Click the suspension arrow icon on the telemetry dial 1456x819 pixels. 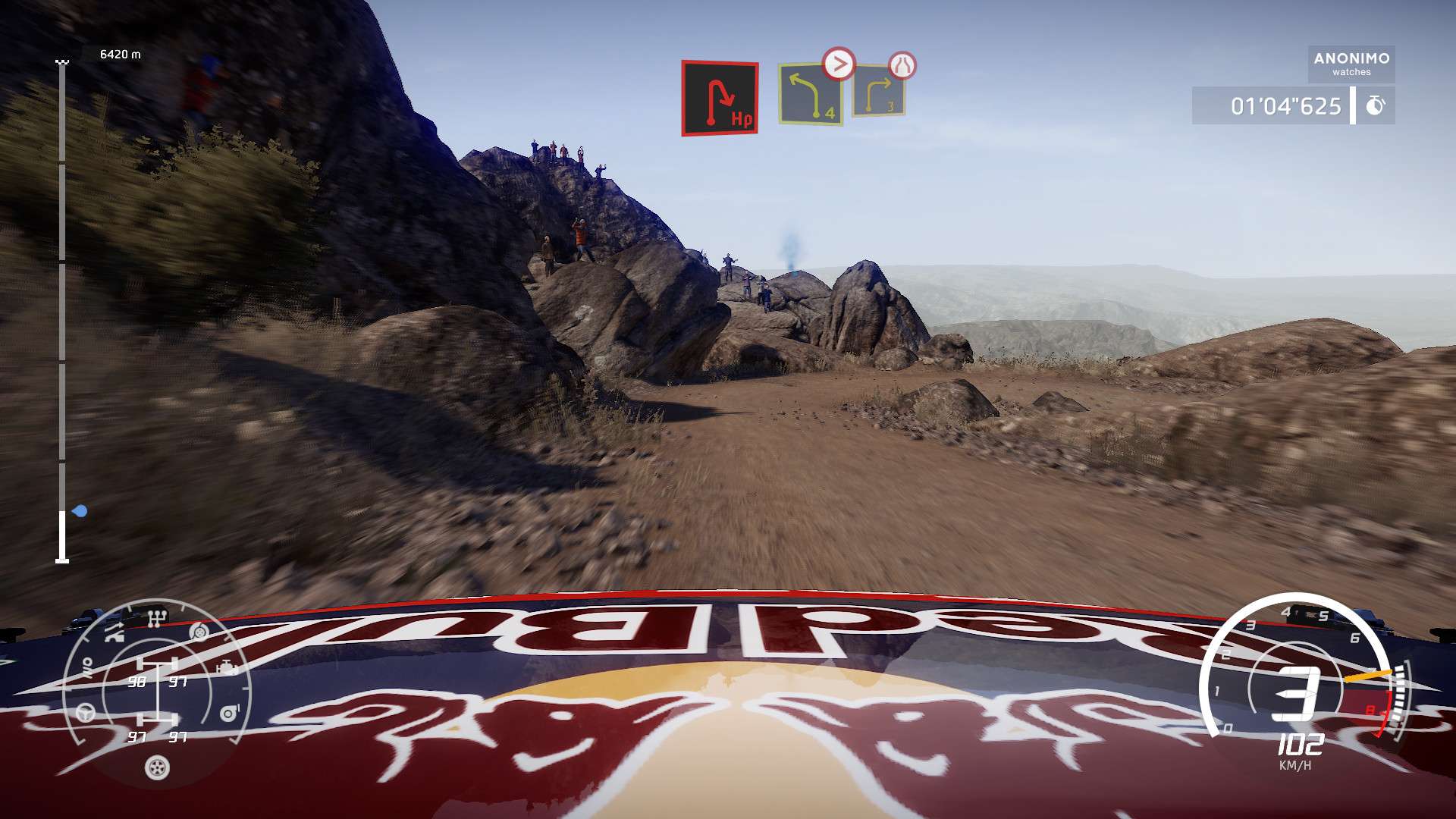[x=115, y=632]
